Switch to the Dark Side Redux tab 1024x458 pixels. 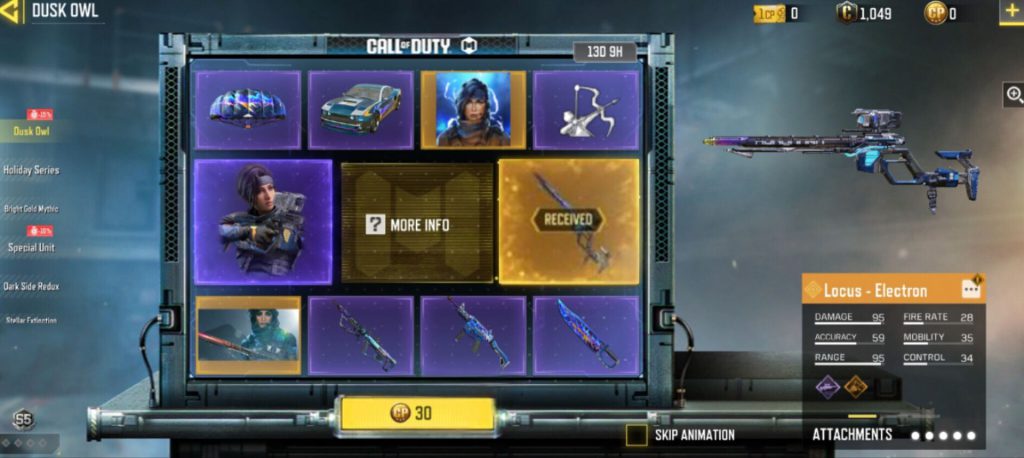pos(31,286)
